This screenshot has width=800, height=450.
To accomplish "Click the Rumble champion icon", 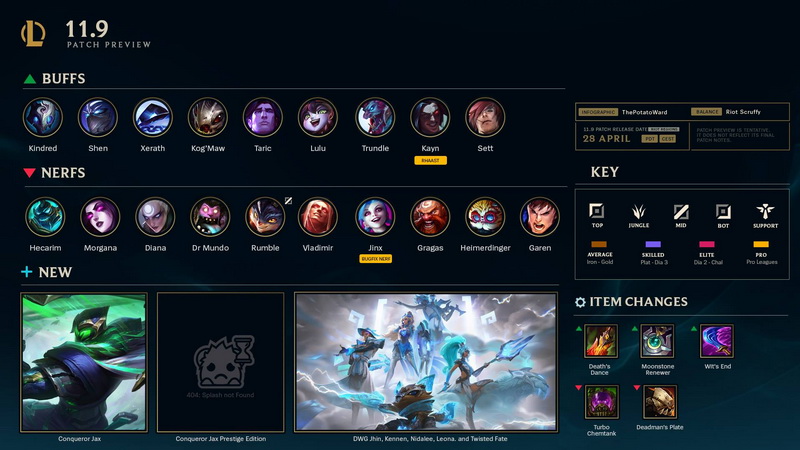I will (265, 217).
